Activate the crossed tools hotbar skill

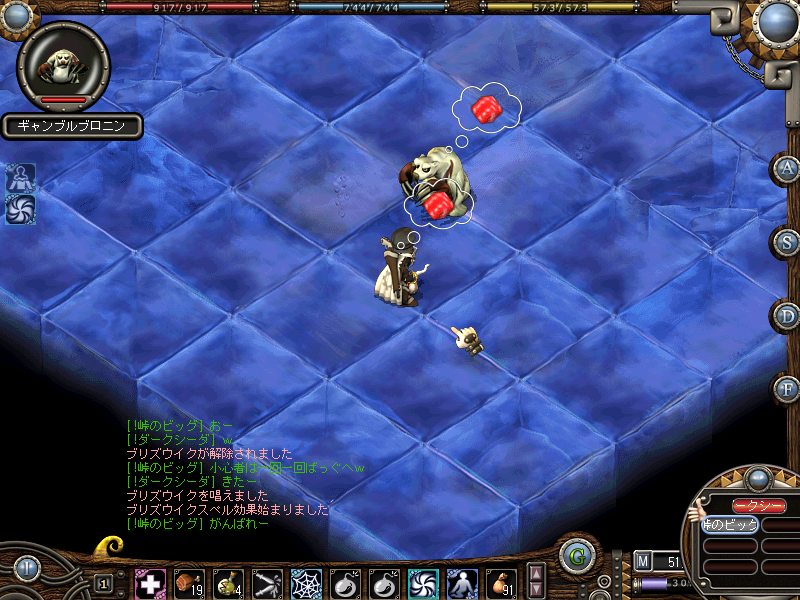266,583
